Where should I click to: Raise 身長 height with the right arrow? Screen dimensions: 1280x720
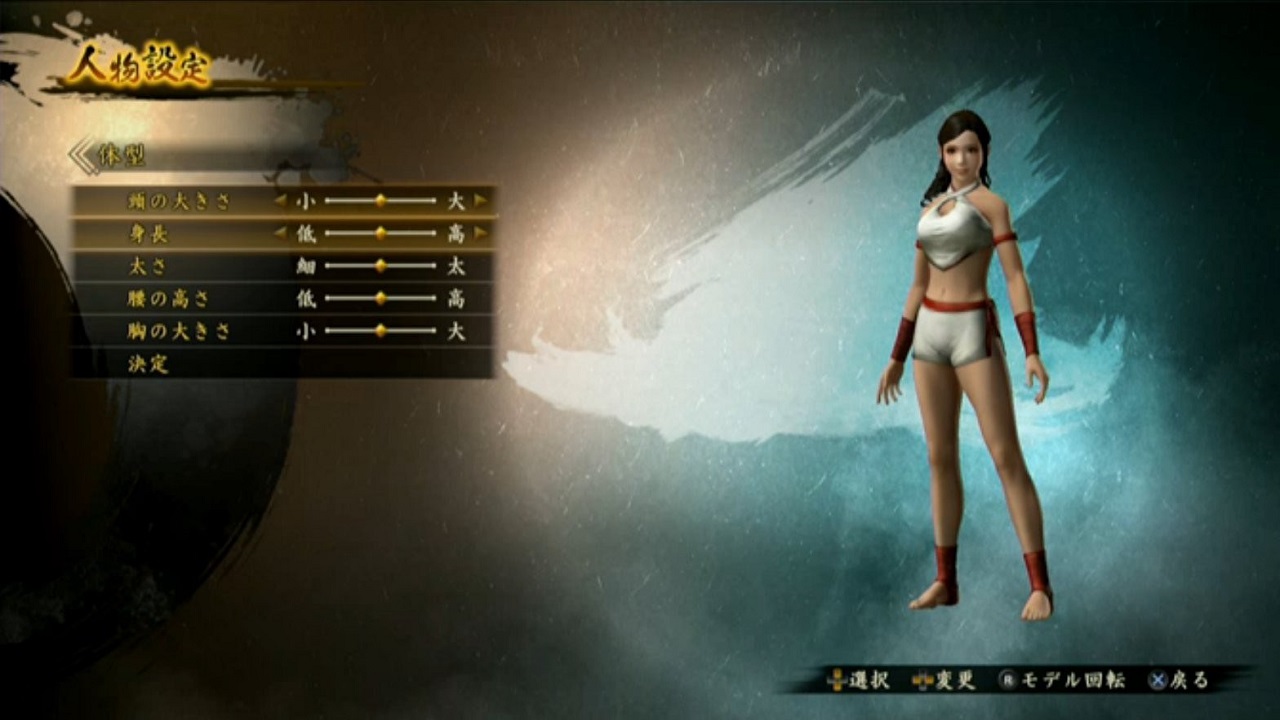click(481, 234)
